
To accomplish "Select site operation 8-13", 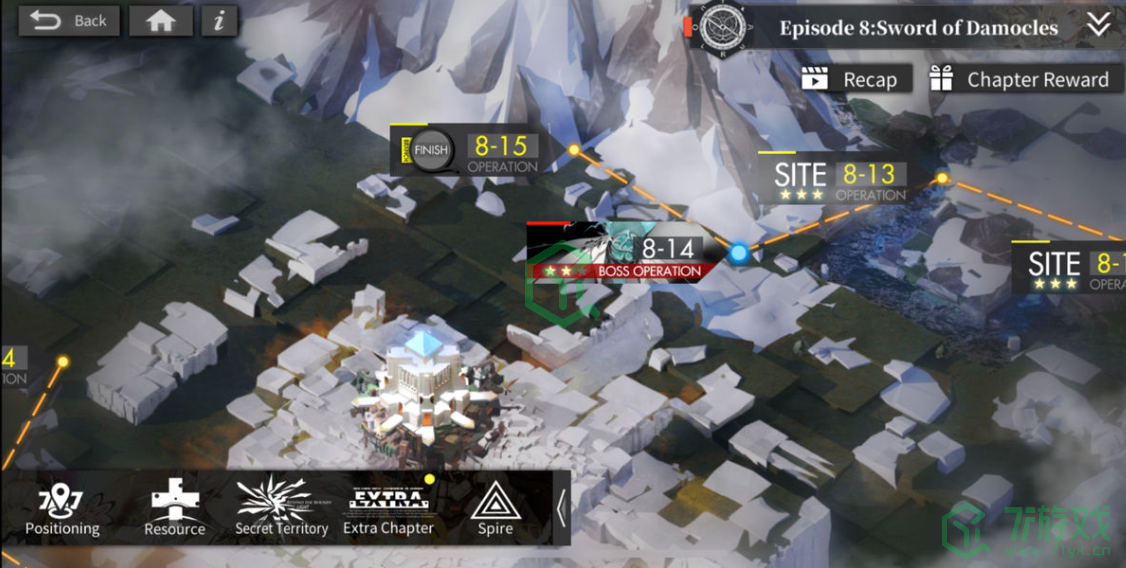I will click(838, 181).
